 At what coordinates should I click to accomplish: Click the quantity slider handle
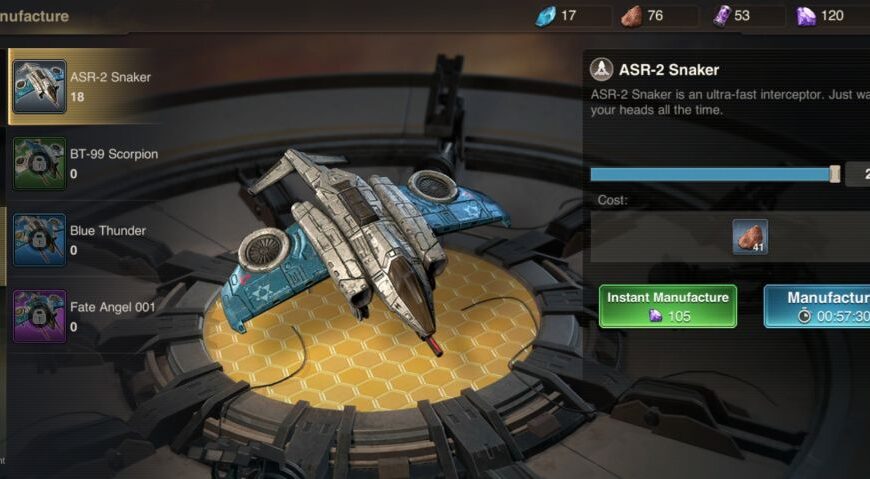click(835, 174)
